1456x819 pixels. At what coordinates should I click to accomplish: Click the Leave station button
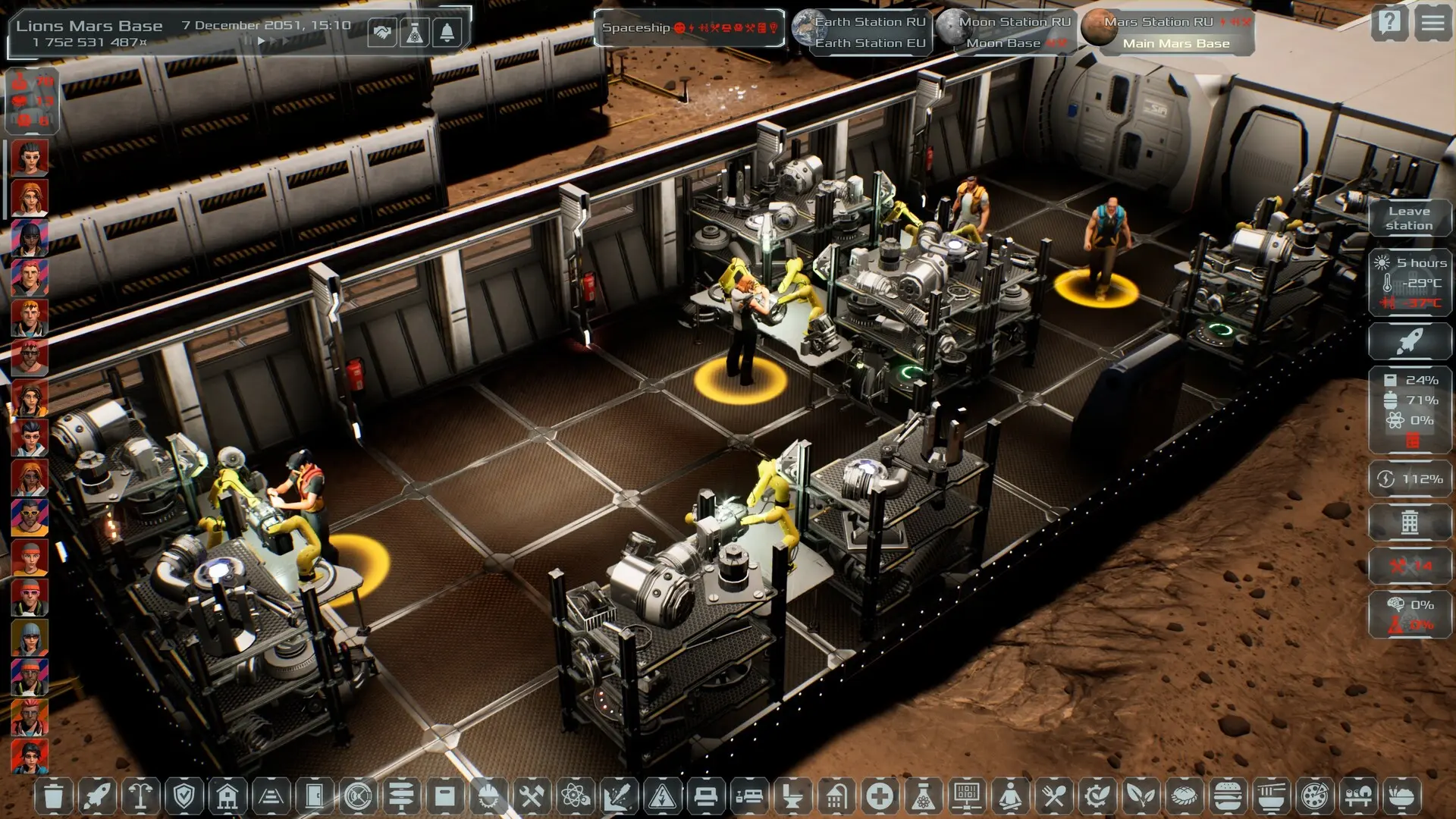click(x=1409, y=218)
